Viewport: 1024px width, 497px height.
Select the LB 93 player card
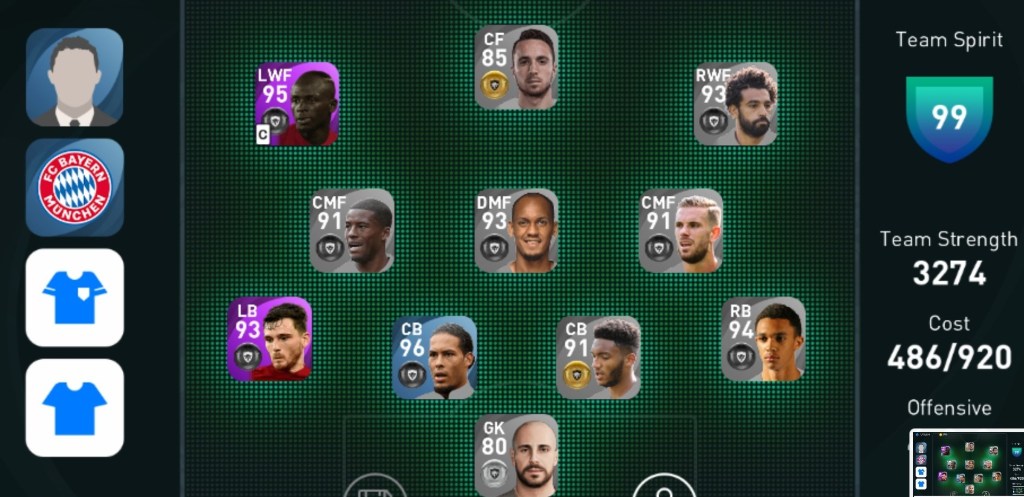click(x=270, y=339)
